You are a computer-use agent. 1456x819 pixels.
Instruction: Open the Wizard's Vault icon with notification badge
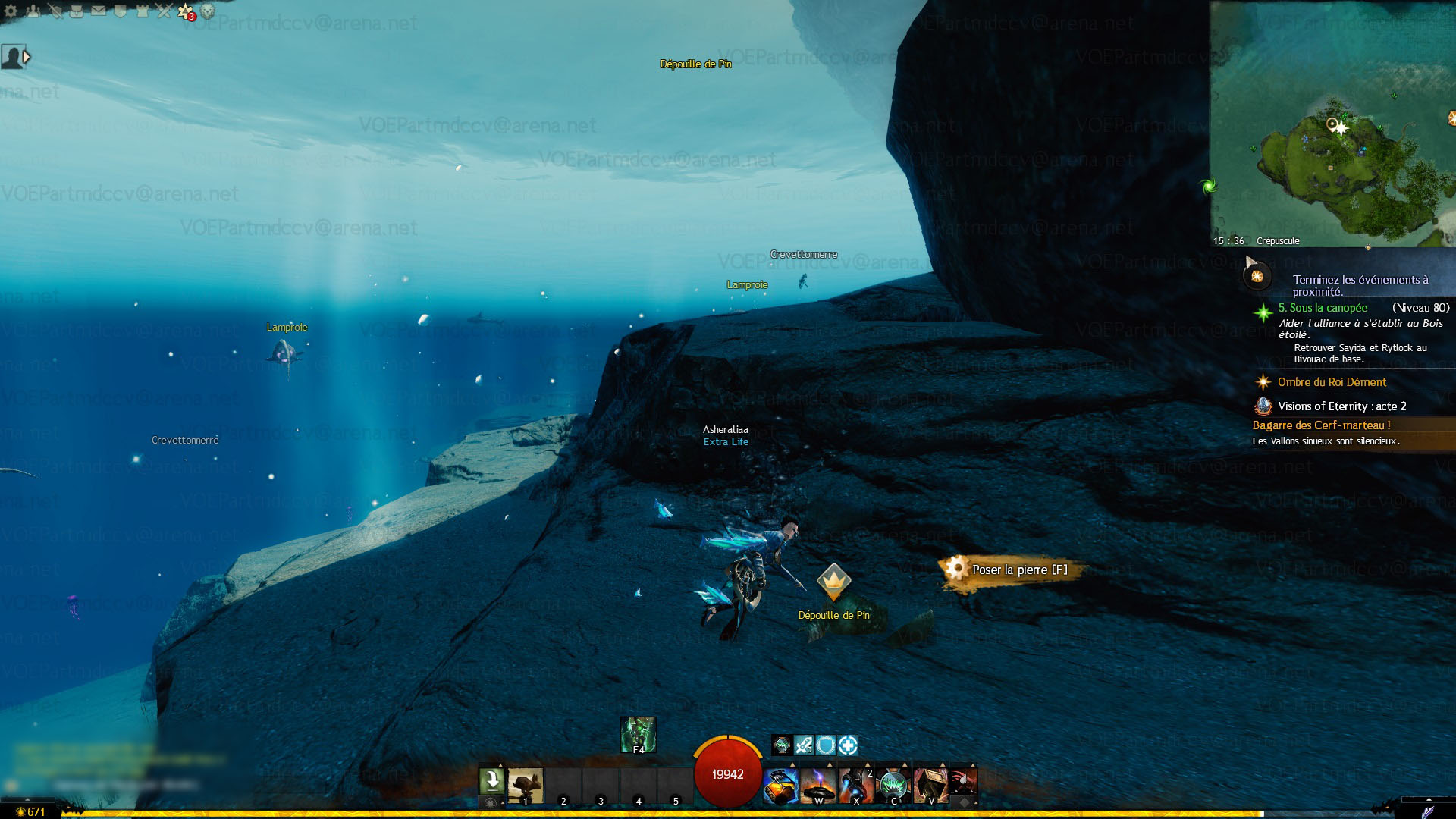(186, 11)
